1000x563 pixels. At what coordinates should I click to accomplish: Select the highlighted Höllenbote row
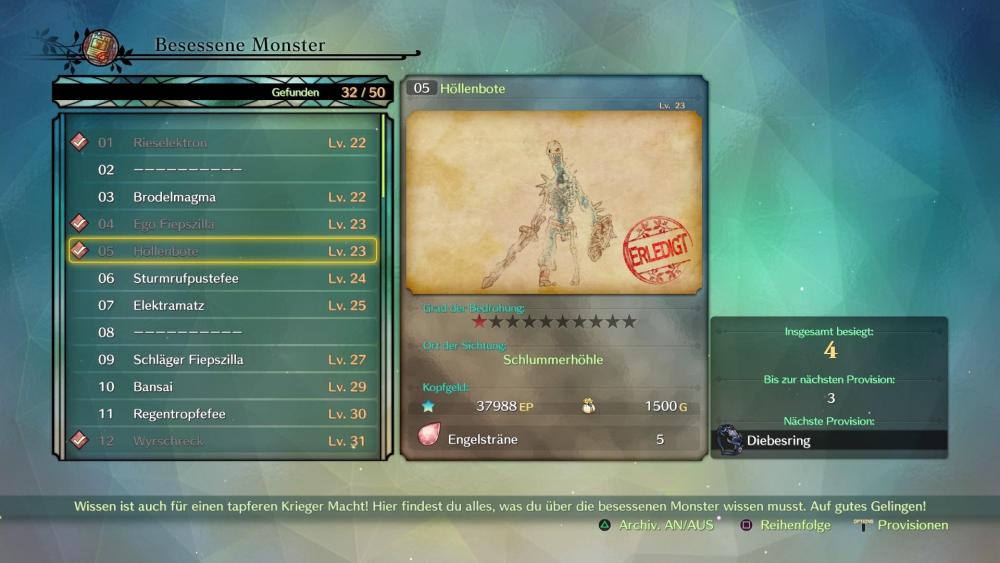click(222, 251)
